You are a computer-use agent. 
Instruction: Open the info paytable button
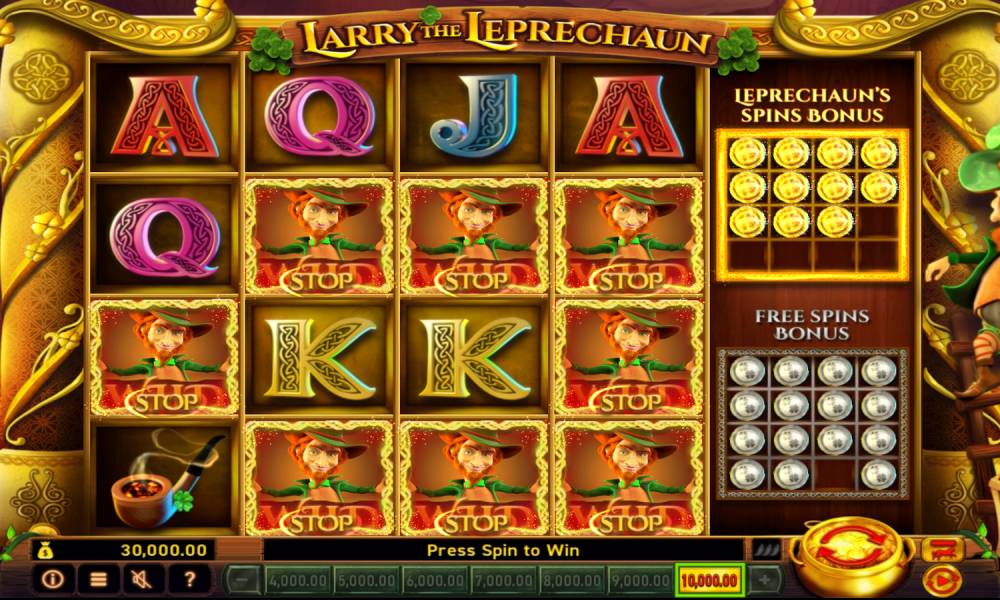tap(53, 578)
